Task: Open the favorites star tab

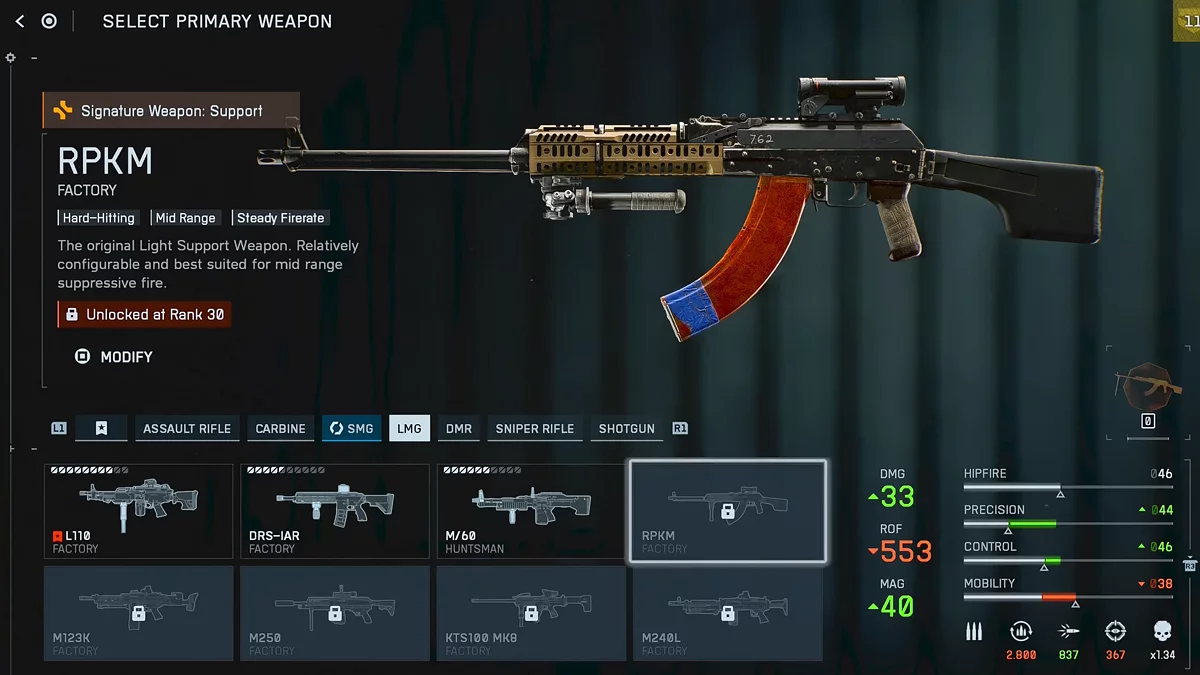Action: (x=101, y=428)
